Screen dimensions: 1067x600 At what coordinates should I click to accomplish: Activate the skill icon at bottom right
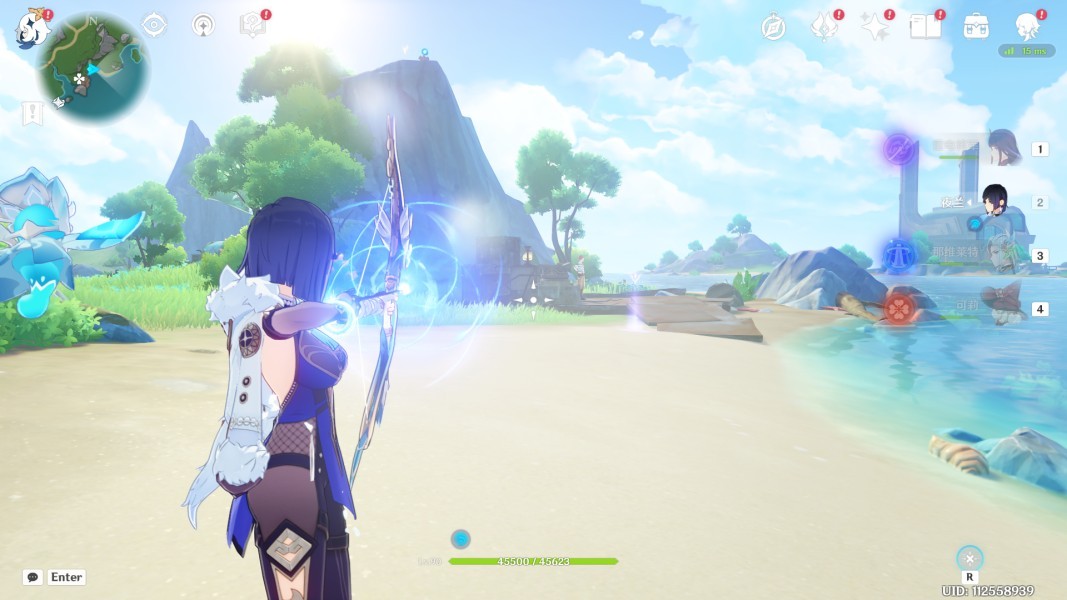(x=969, y=558)
